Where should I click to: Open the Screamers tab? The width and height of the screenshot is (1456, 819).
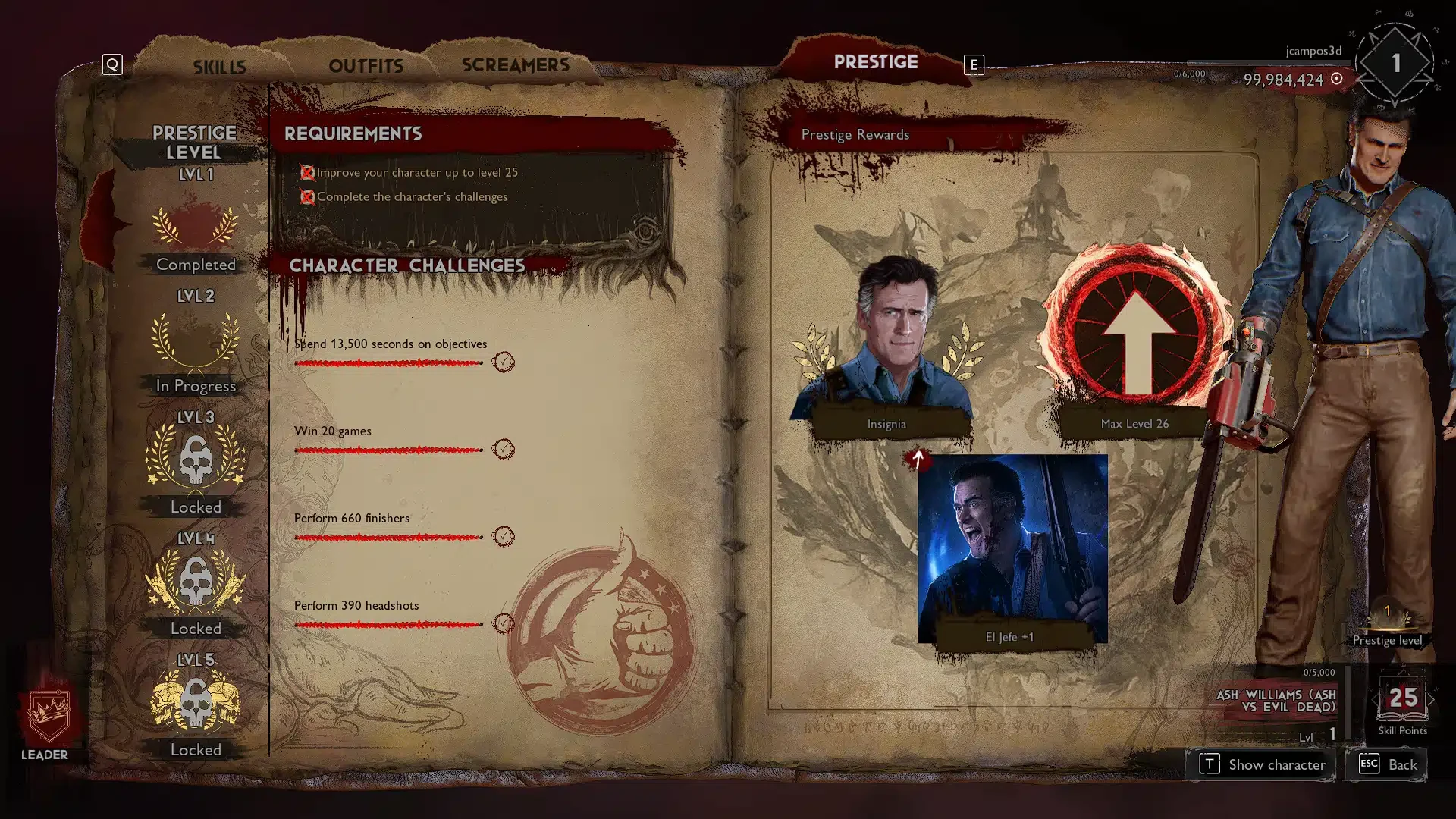(x=516, y=64)
